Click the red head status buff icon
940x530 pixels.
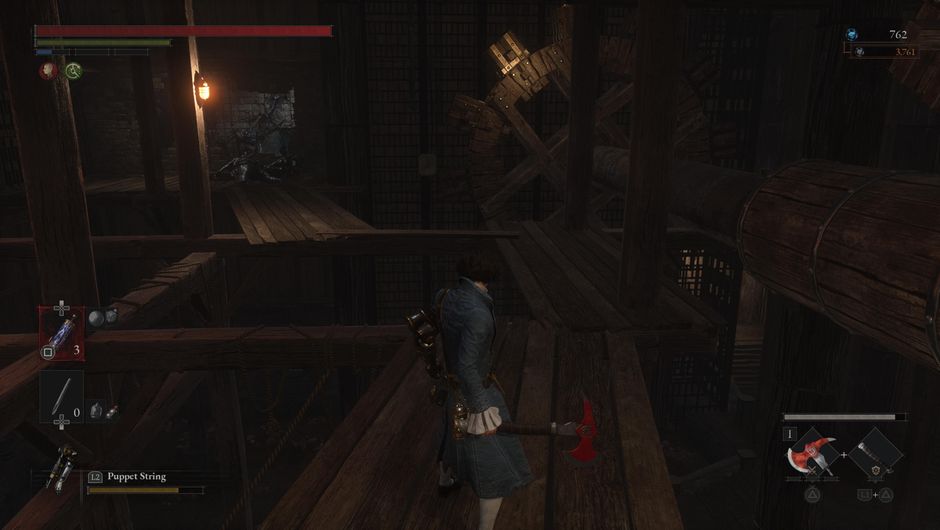[x=48, y=71]
